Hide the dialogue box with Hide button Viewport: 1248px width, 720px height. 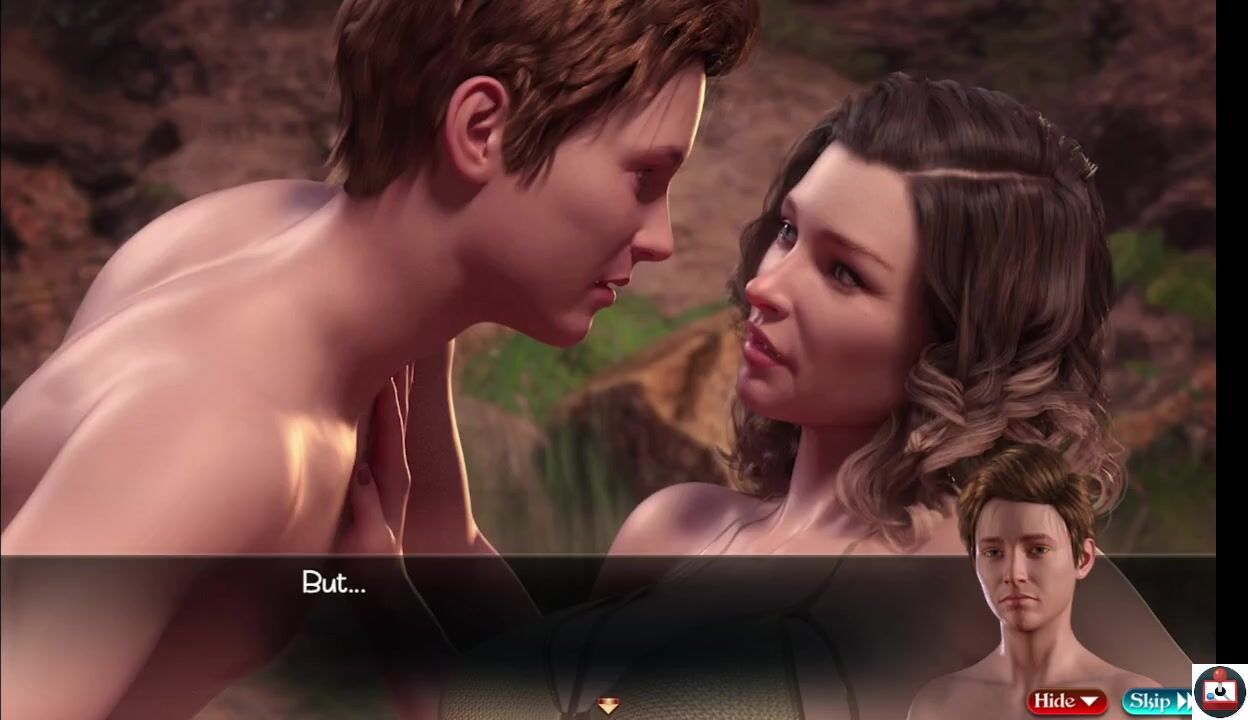pyautogui.click(x=1066, y=701)
